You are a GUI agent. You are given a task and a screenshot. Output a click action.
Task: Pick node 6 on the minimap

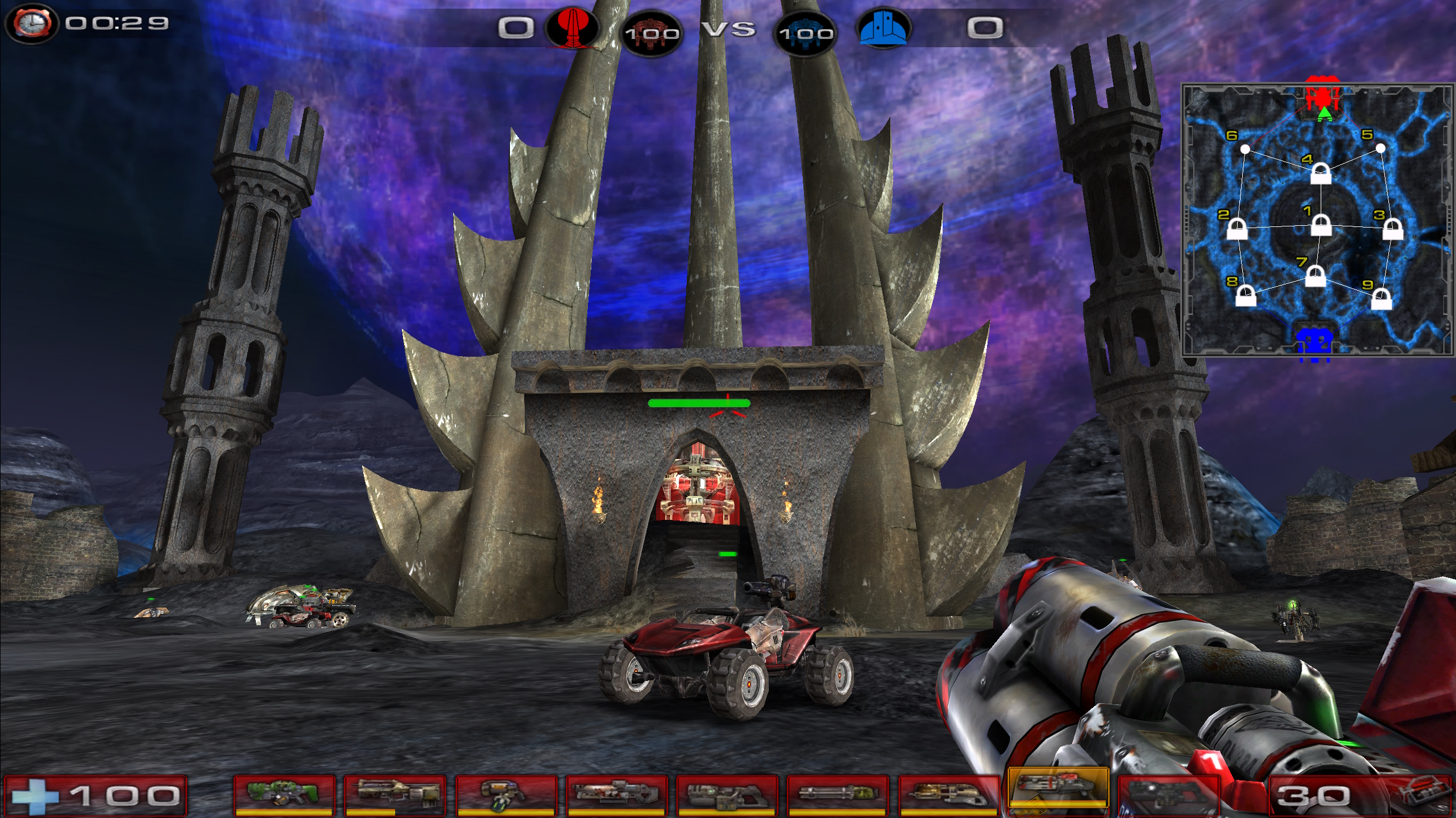1245,149
